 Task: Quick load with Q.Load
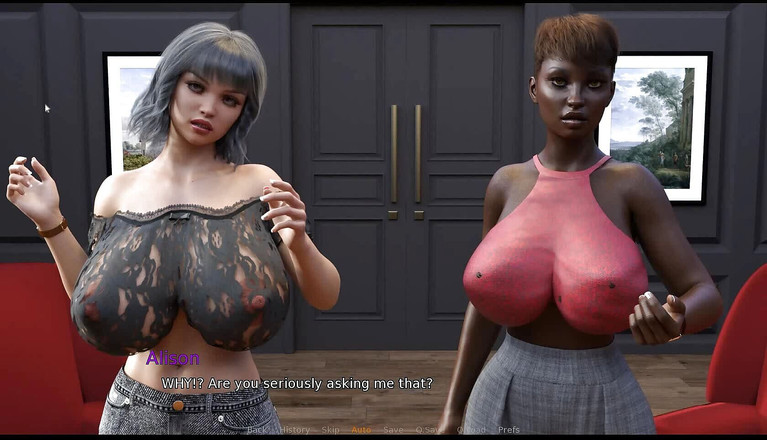[471, 430]
